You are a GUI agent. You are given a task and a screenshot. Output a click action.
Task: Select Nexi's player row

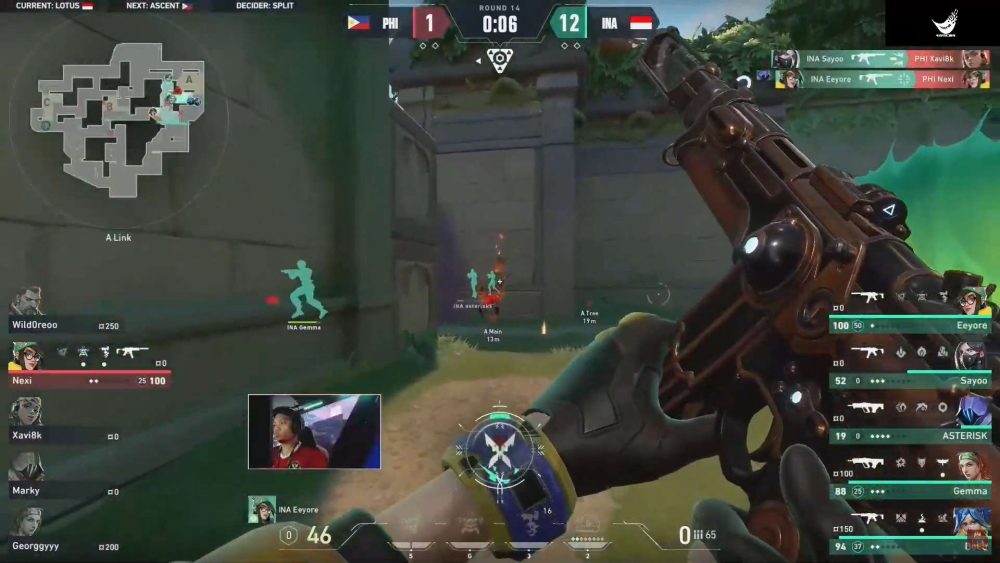point(85,367)
